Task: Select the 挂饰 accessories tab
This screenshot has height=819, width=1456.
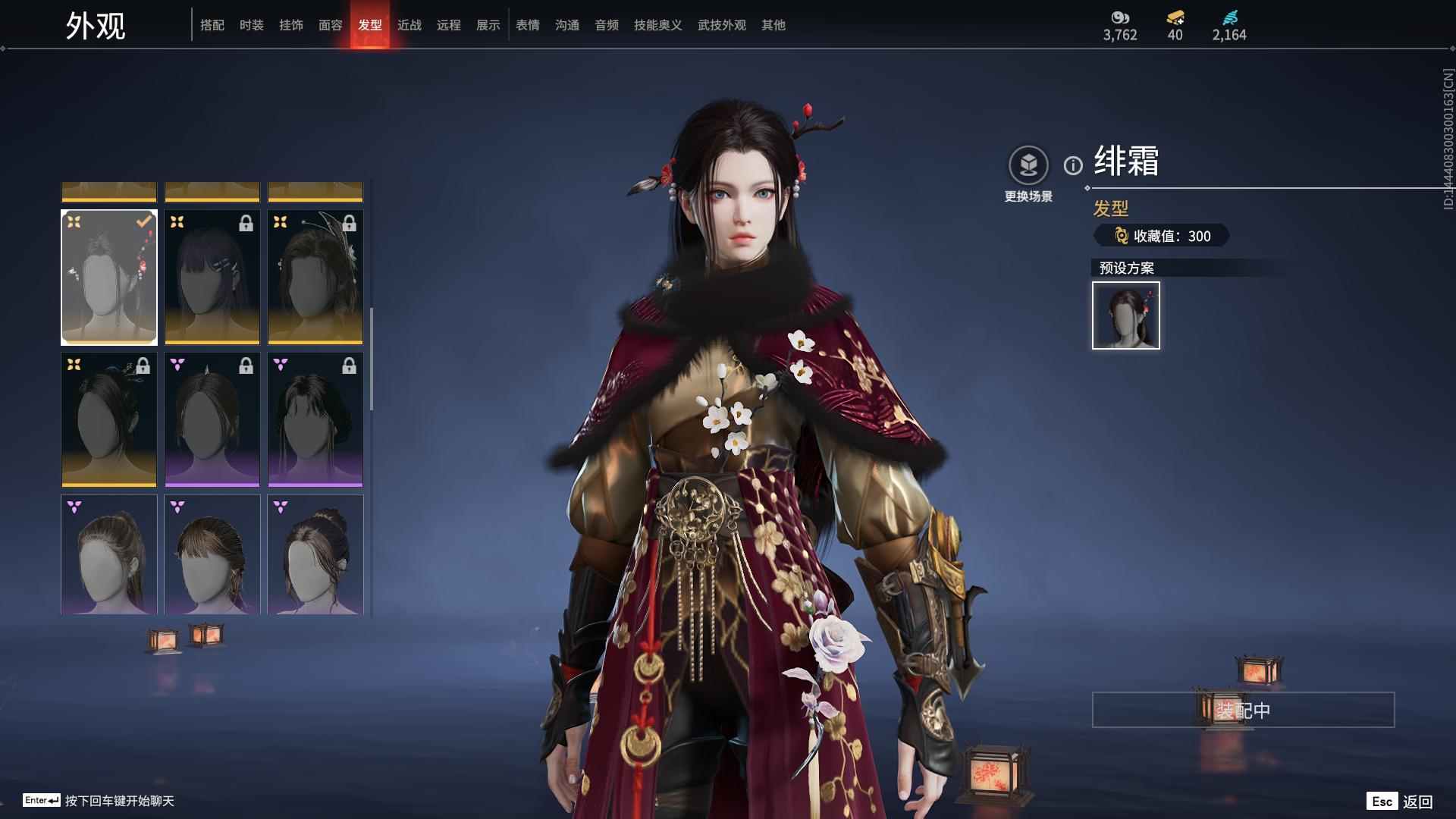Action: click(x=291, y=25)
